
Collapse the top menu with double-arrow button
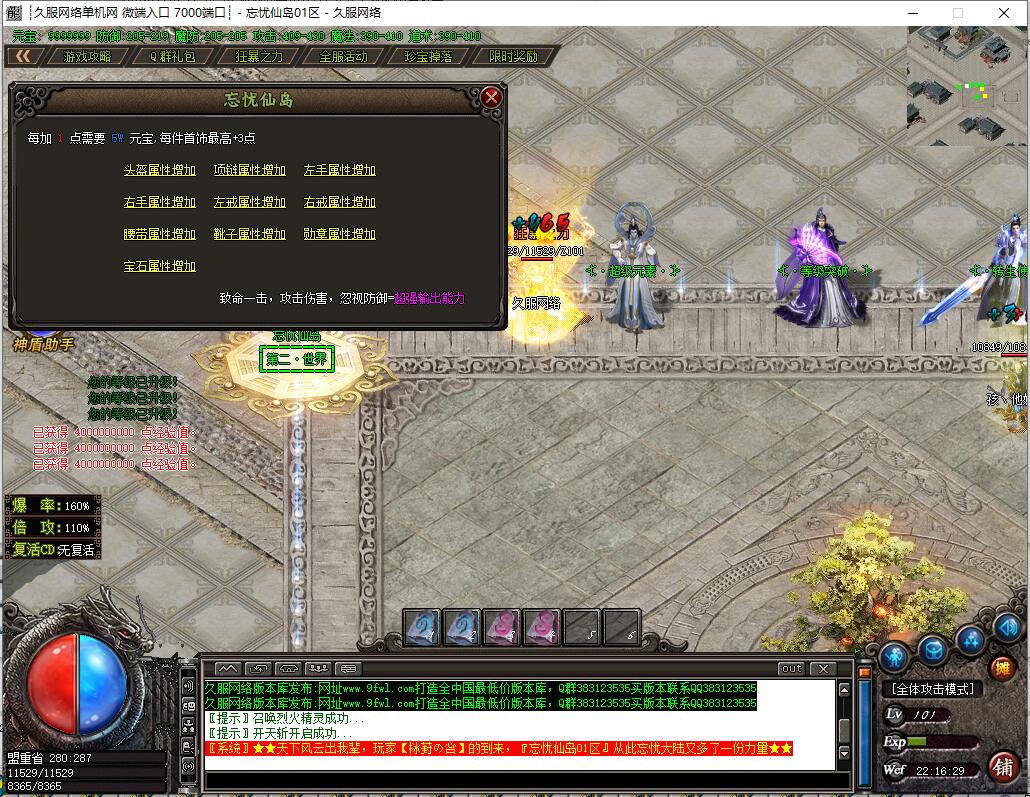tap(22, 57)
